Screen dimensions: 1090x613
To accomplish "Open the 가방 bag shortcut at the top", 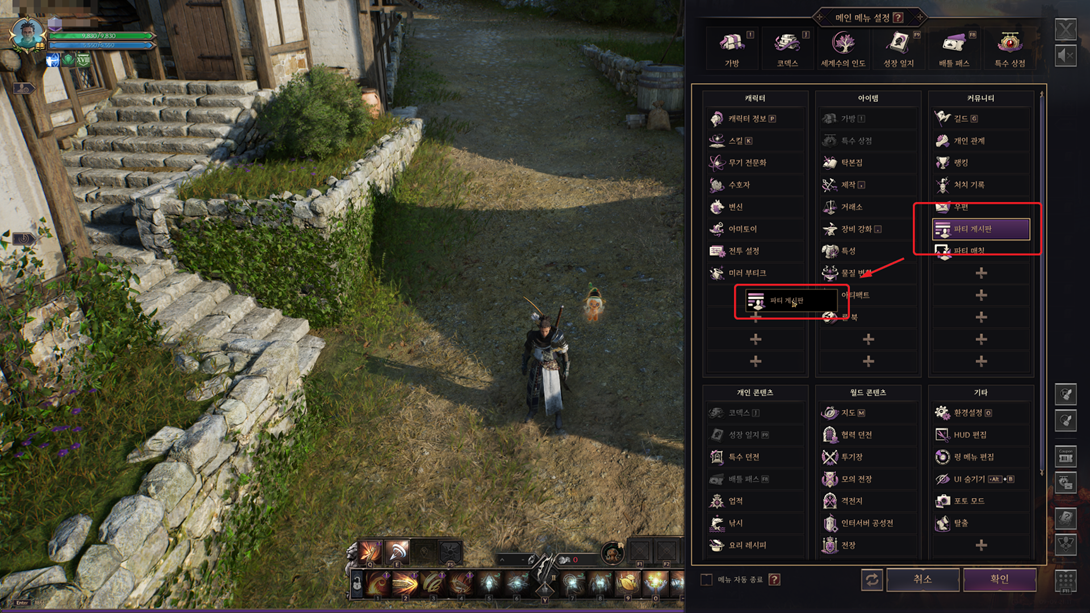I will tap(732, 47).
